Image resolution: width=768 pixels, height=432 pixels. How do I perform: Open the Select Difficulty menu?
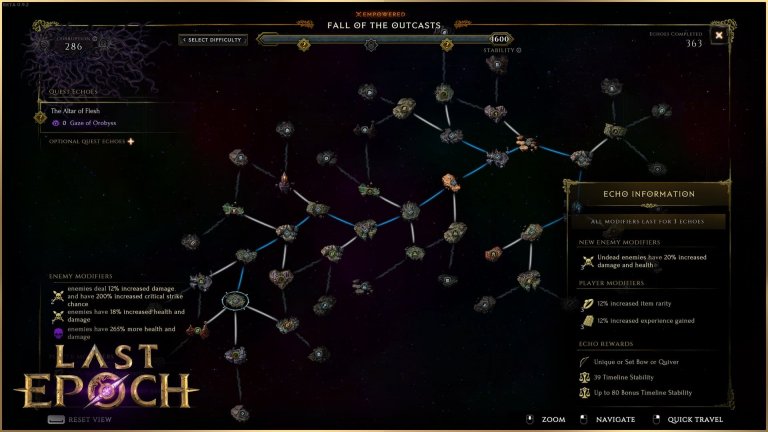tap(213, 40)
